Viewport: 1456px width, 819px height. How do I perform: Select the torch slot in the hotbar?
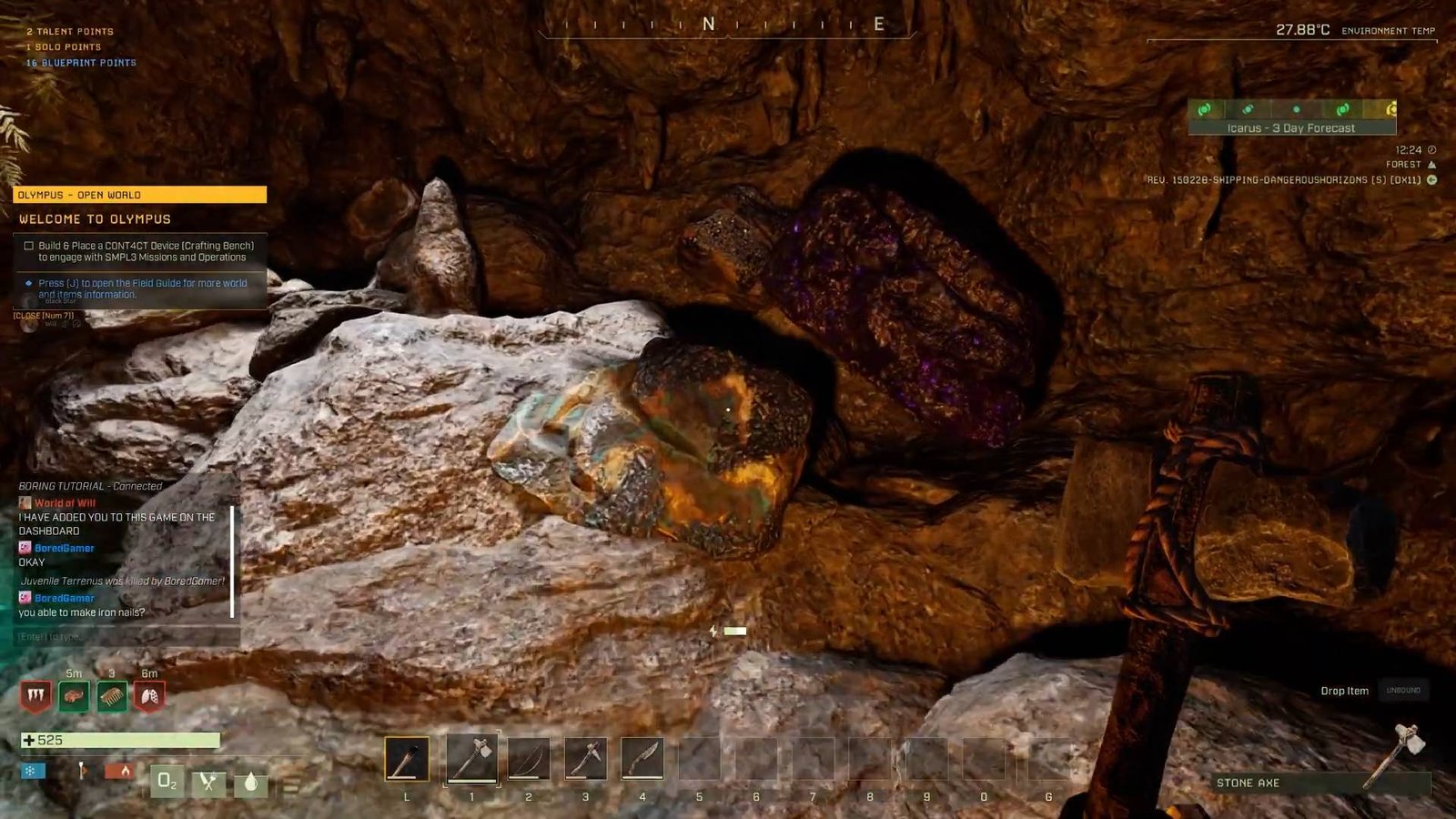(x=407, y=759)
